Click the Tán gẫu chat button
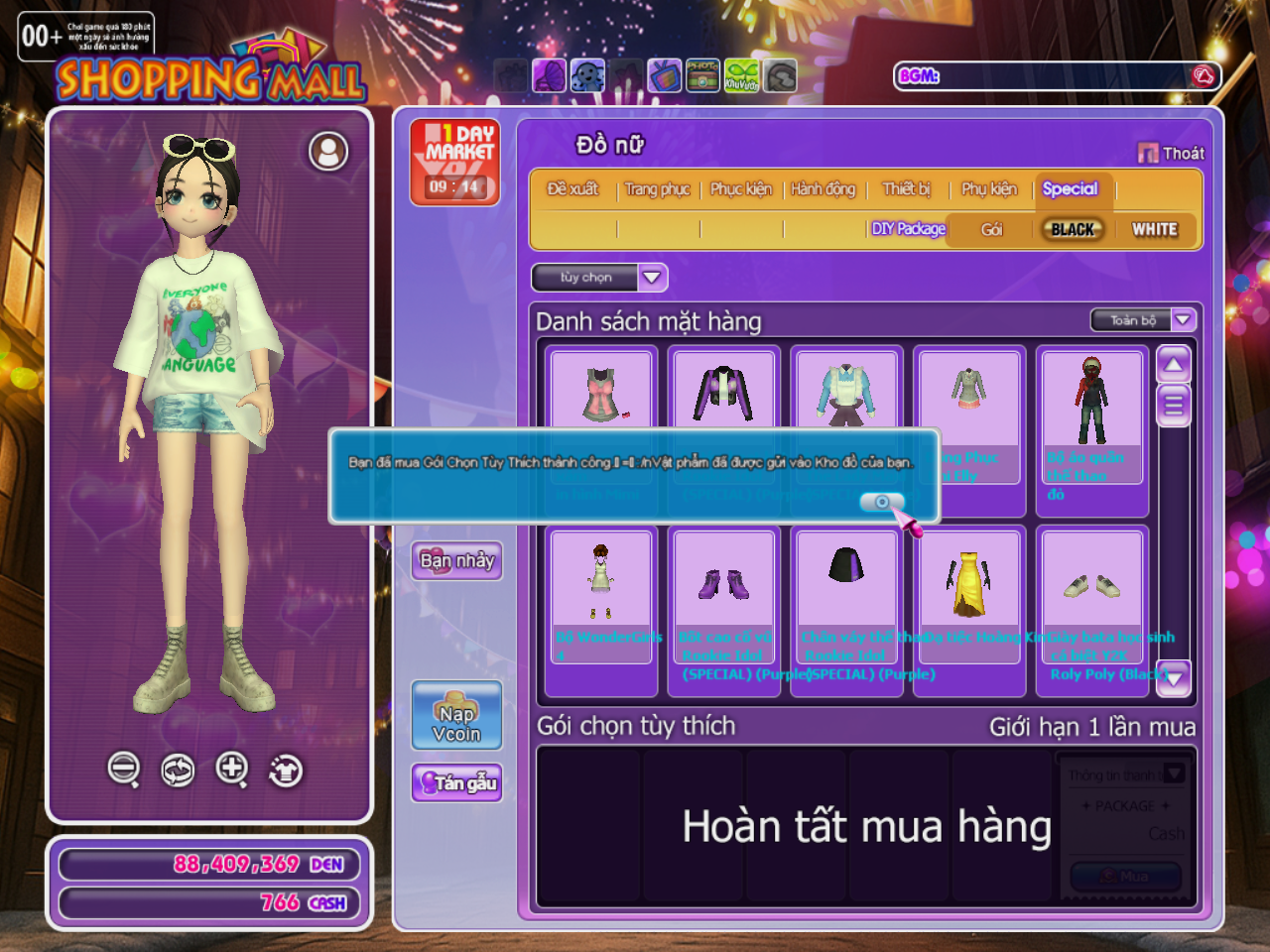 pos(456,782)
